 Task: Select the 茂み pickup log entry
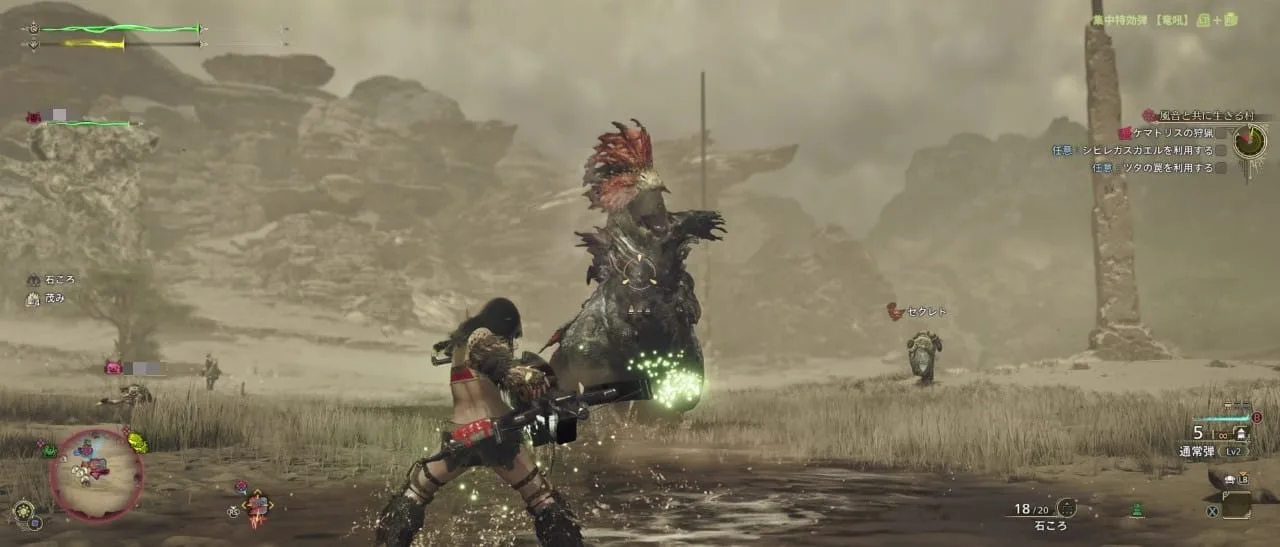click(55, 298)
